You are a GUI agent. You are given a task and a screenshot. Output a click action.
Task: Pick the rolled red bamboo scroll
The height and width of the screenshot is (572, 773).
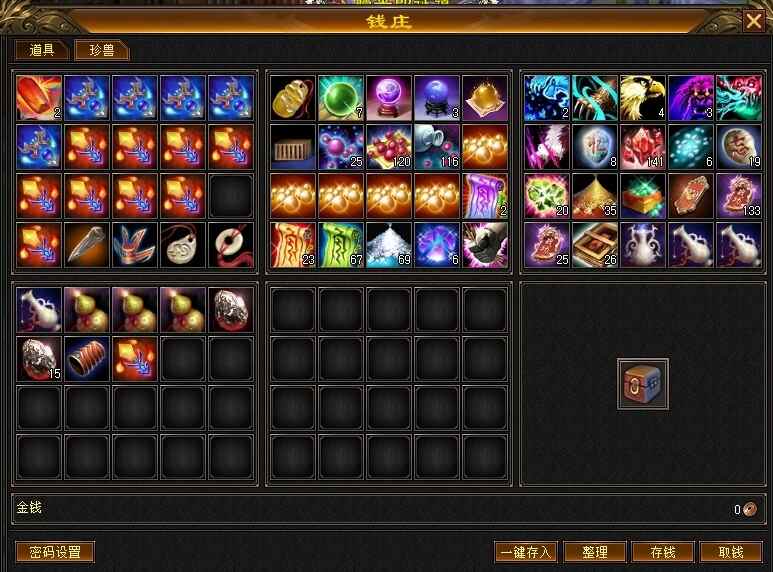click(x=88, y=358)
